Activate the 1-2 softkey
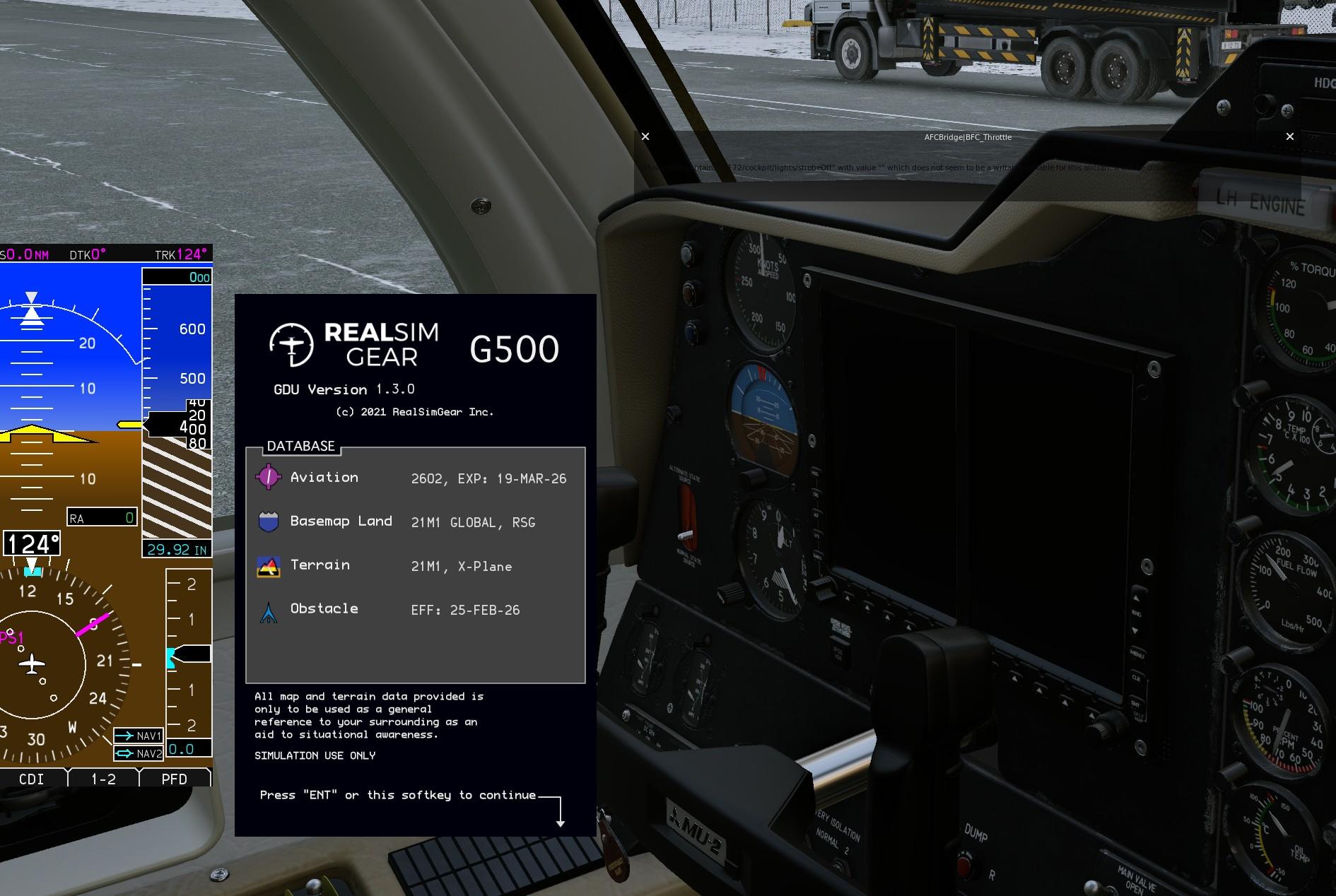Viewport: 1336px width, 896px height. tap(104, 779)
